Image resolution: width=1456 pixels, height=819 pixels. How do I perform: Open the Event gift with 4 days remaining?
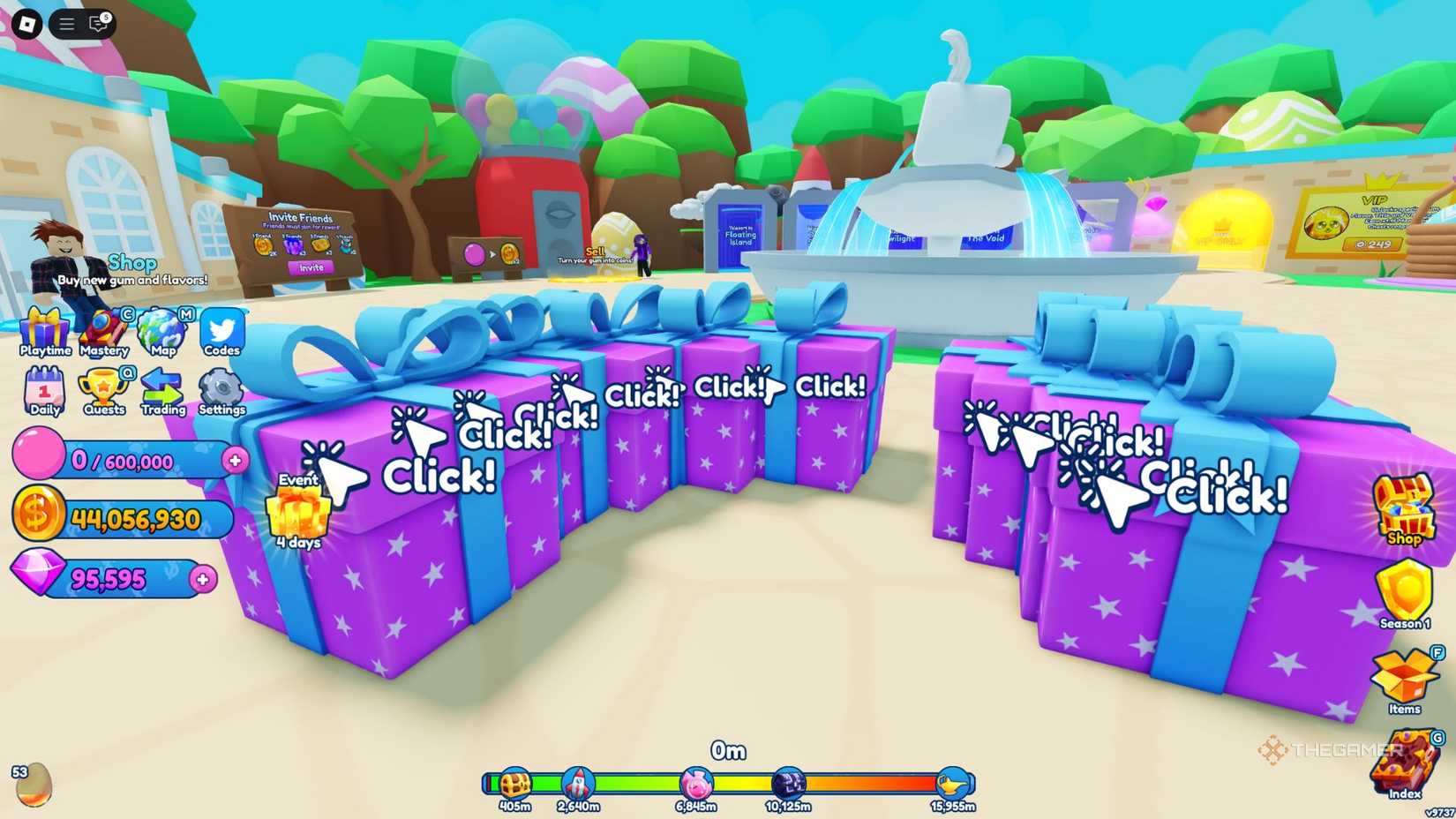[x=296, y=512]
